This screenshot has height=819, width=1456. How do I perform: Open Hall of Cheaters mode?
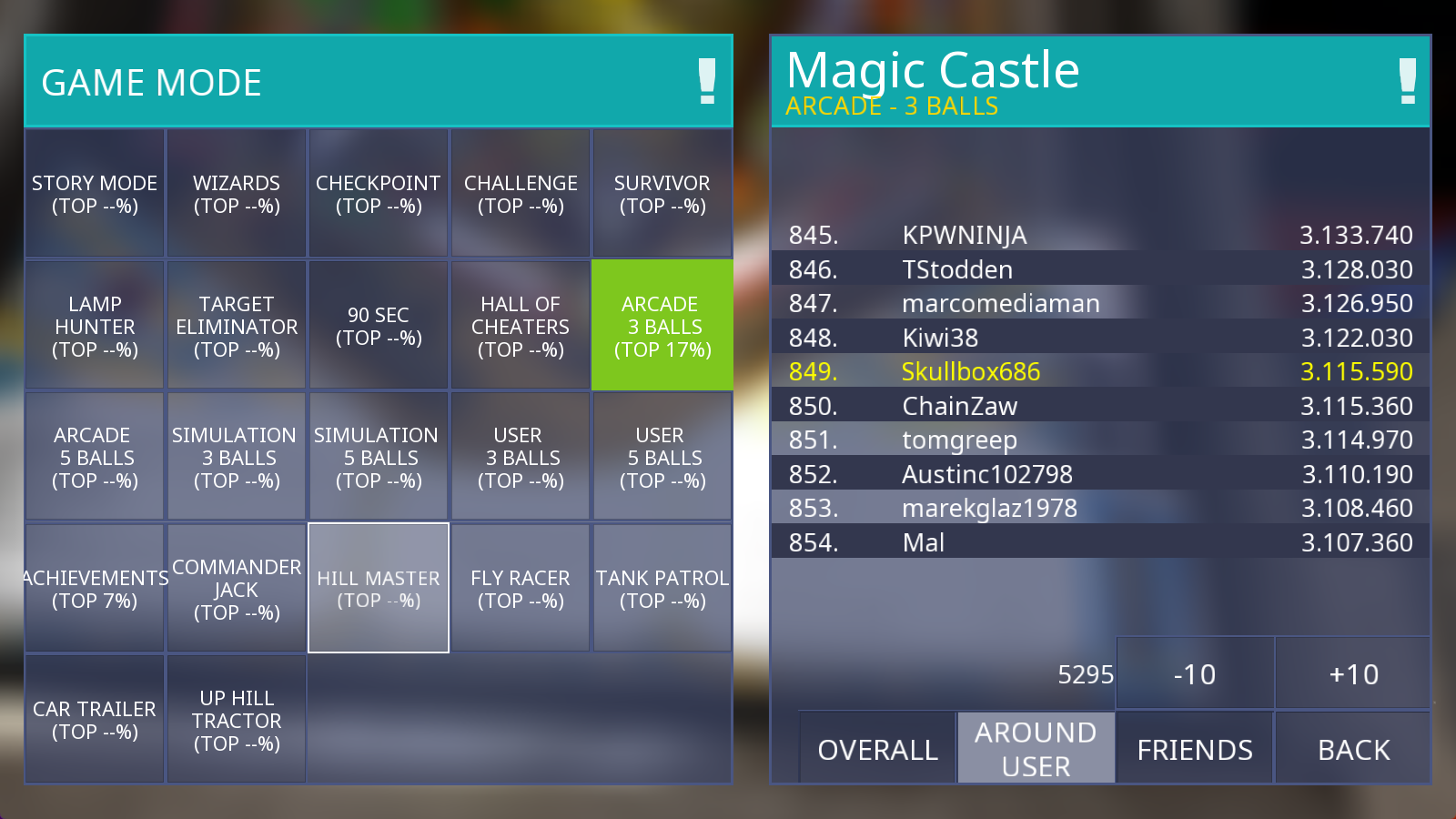click(x=521, y=326)
